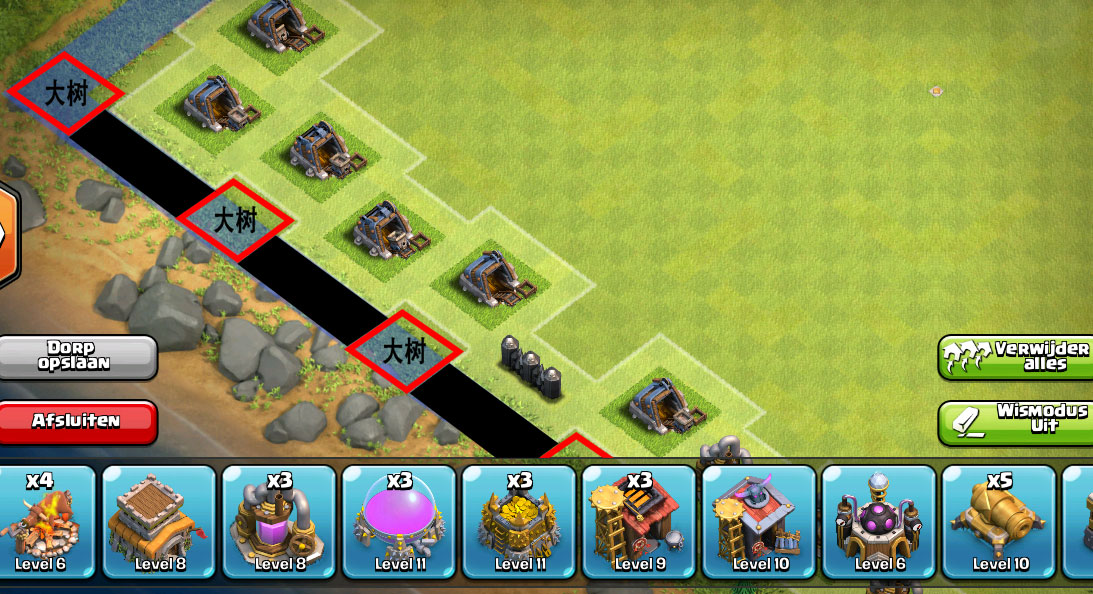1093x594 pixels.
Task: Pick the Level 10 barracks slot
Action: click(759, 521)
